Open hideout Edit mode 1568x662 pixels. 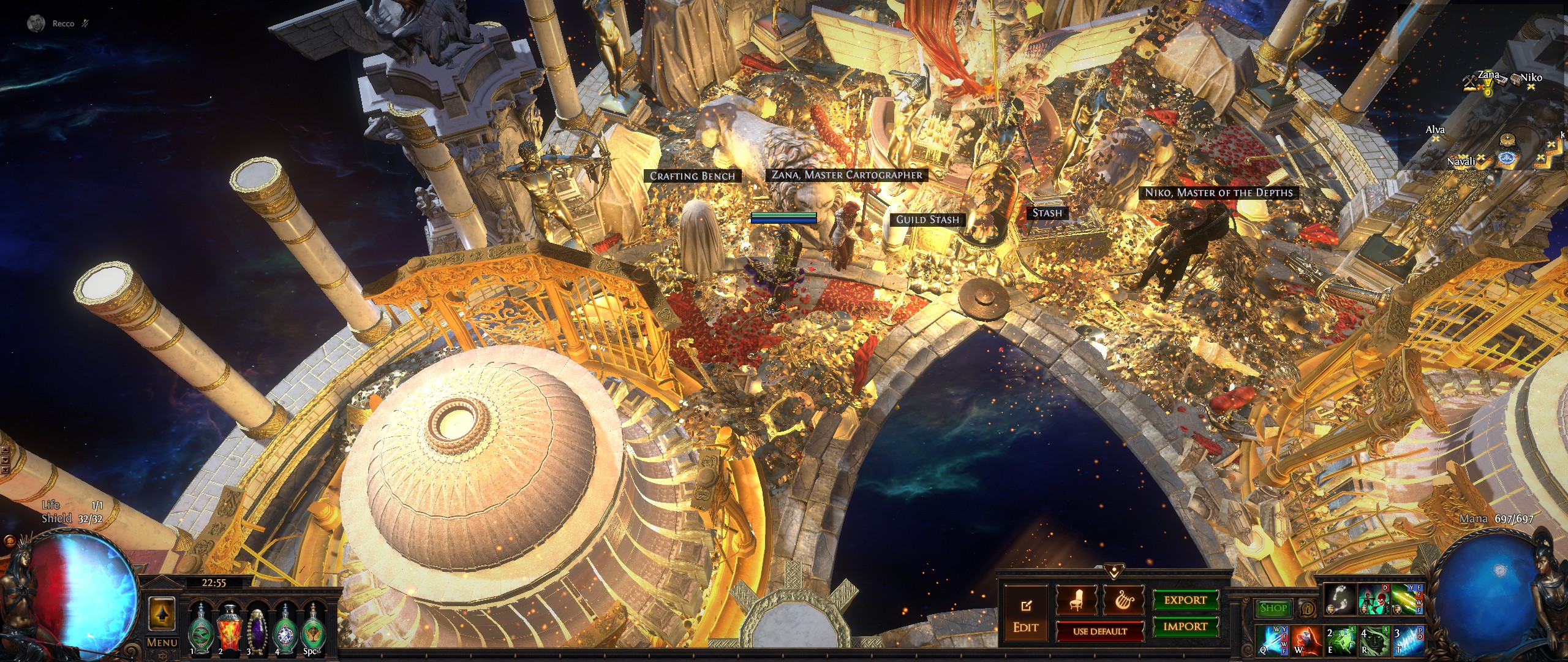[x=1026, y=616]
